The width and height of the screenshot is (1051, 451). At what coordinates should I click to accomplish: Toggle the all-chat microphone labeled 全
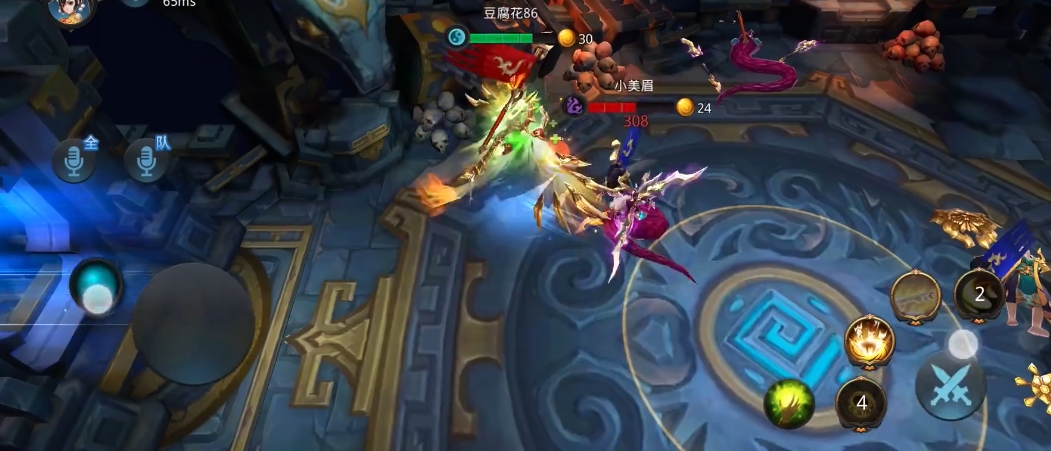click(74, 161)
